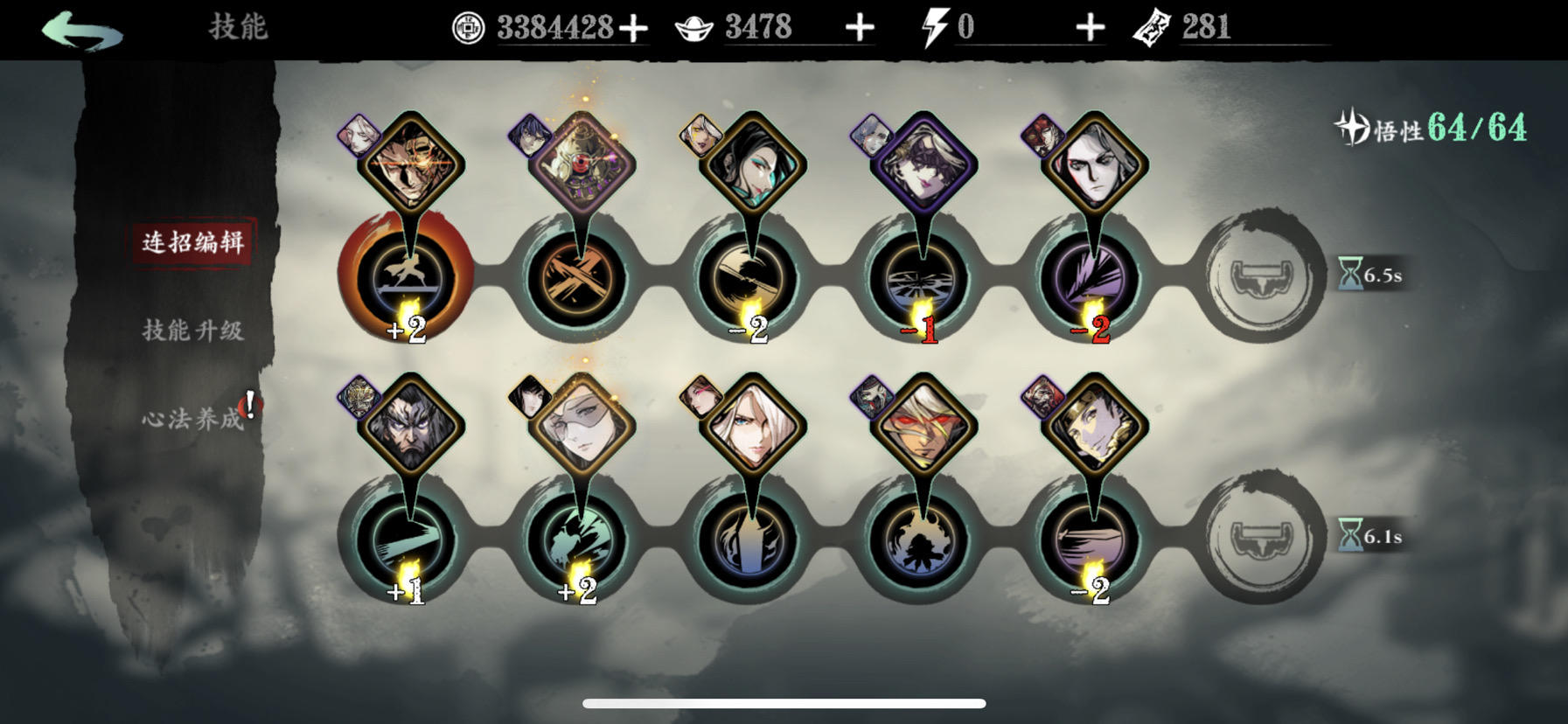
Task: Switch to the 技能升级 tab
Action: click(x=194, y=330)
